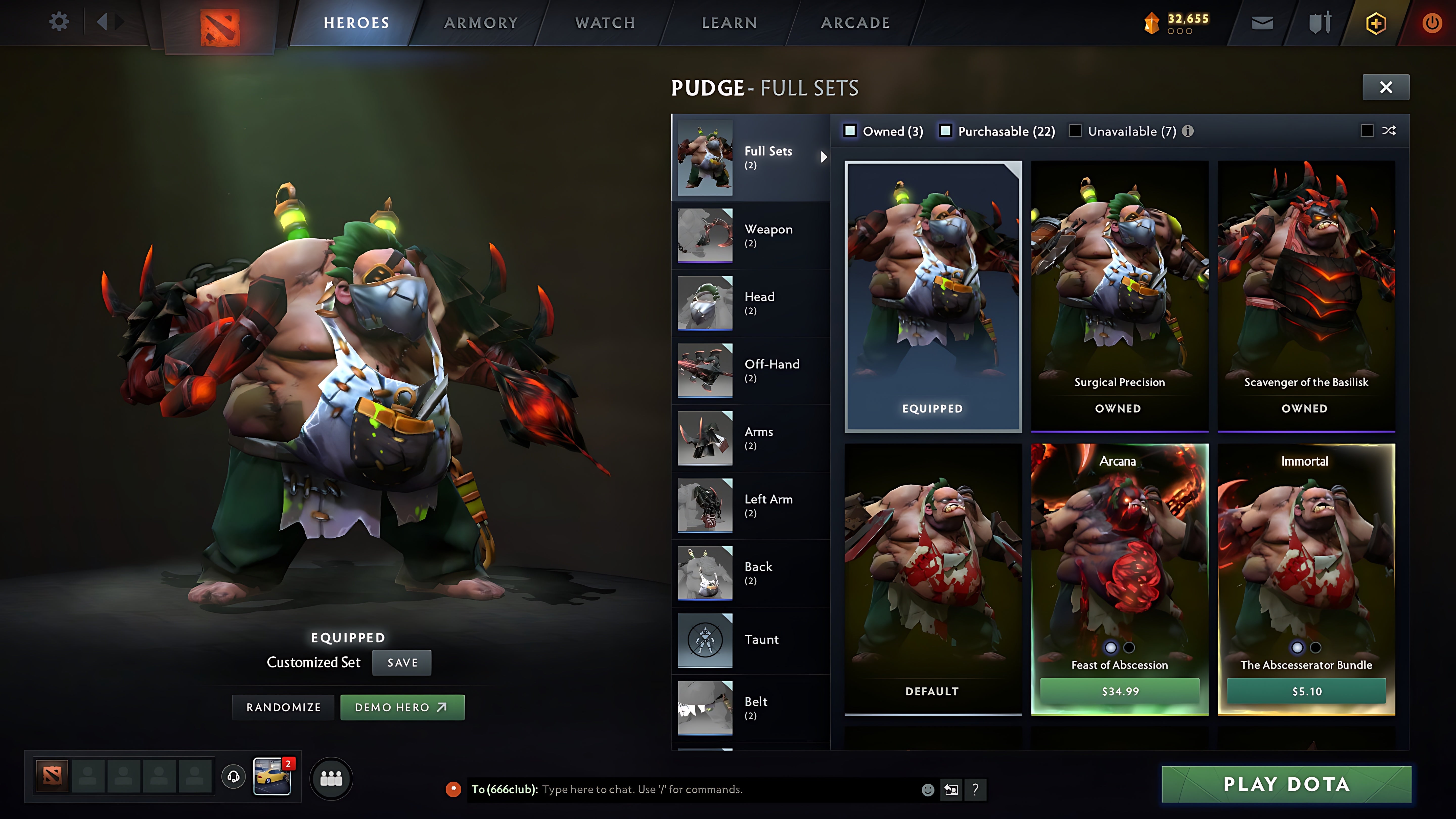Open the Arcade tab
The width and height of the screenshot is (1456, 819).
coord(855,22)
